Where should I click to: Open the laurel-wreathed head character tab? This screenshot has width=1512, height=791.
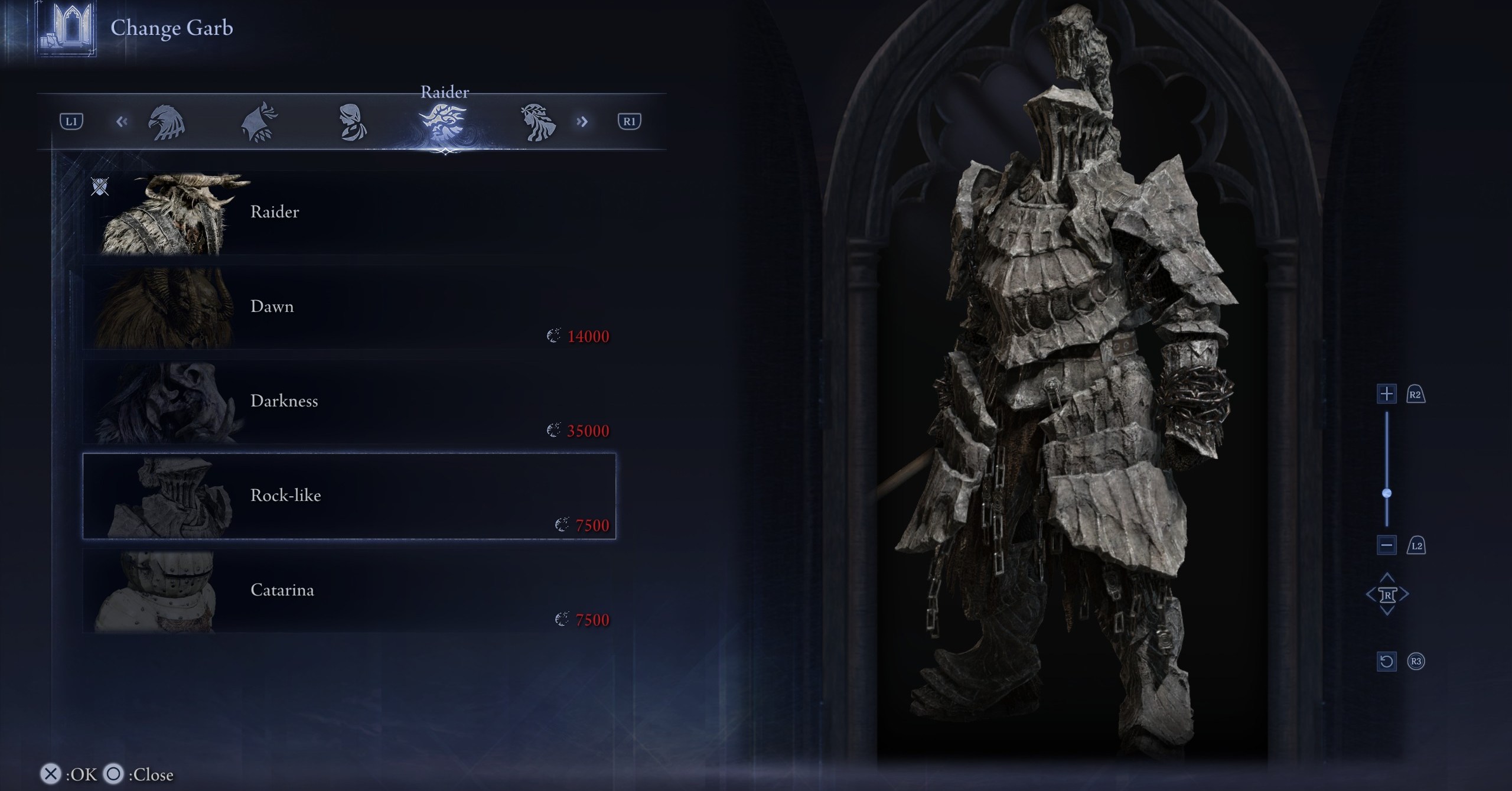coord(537,122)
